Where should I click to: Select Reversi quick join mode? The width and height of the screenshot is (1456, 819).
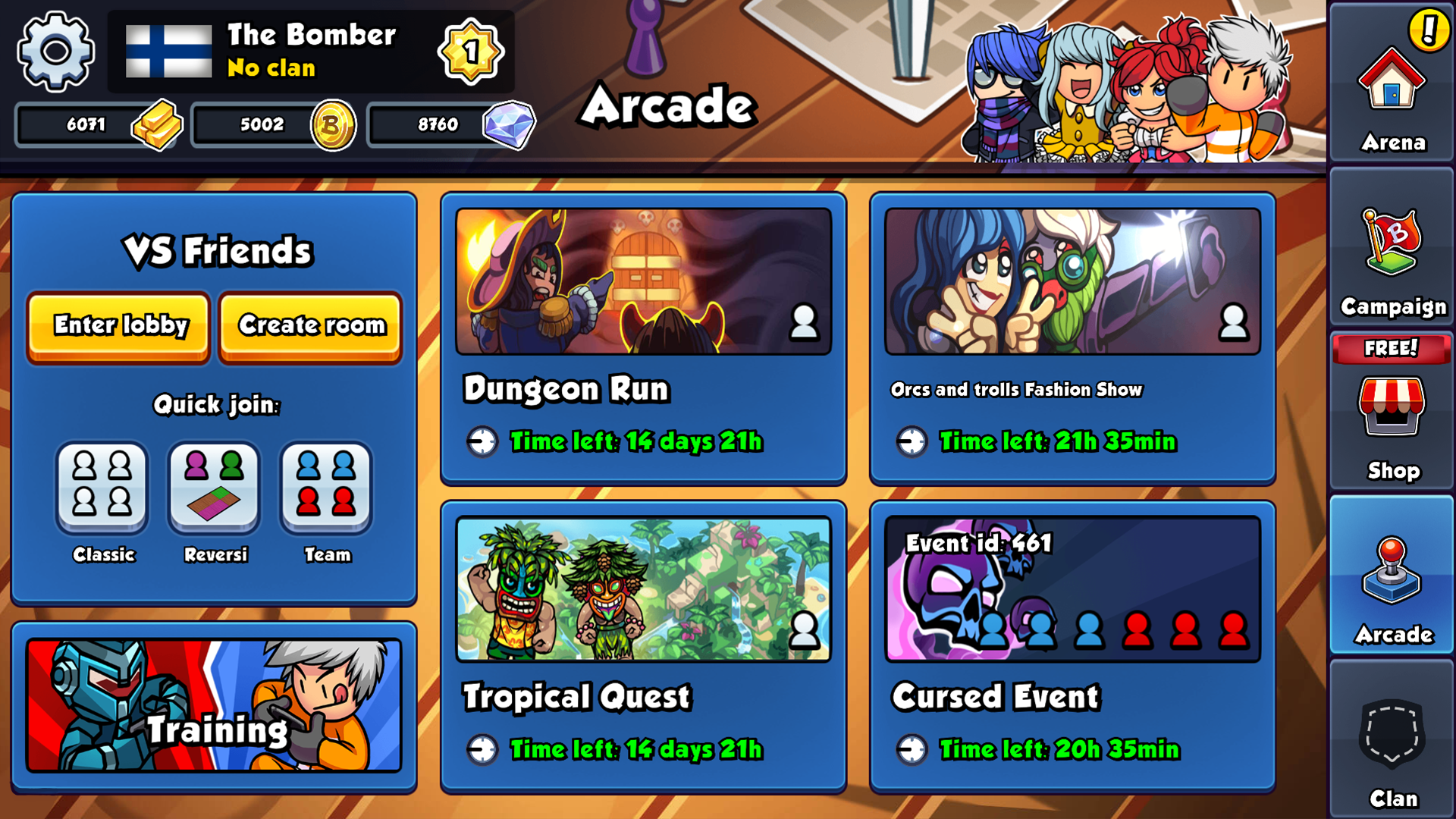pyautogui.click(x=214, y=489)
